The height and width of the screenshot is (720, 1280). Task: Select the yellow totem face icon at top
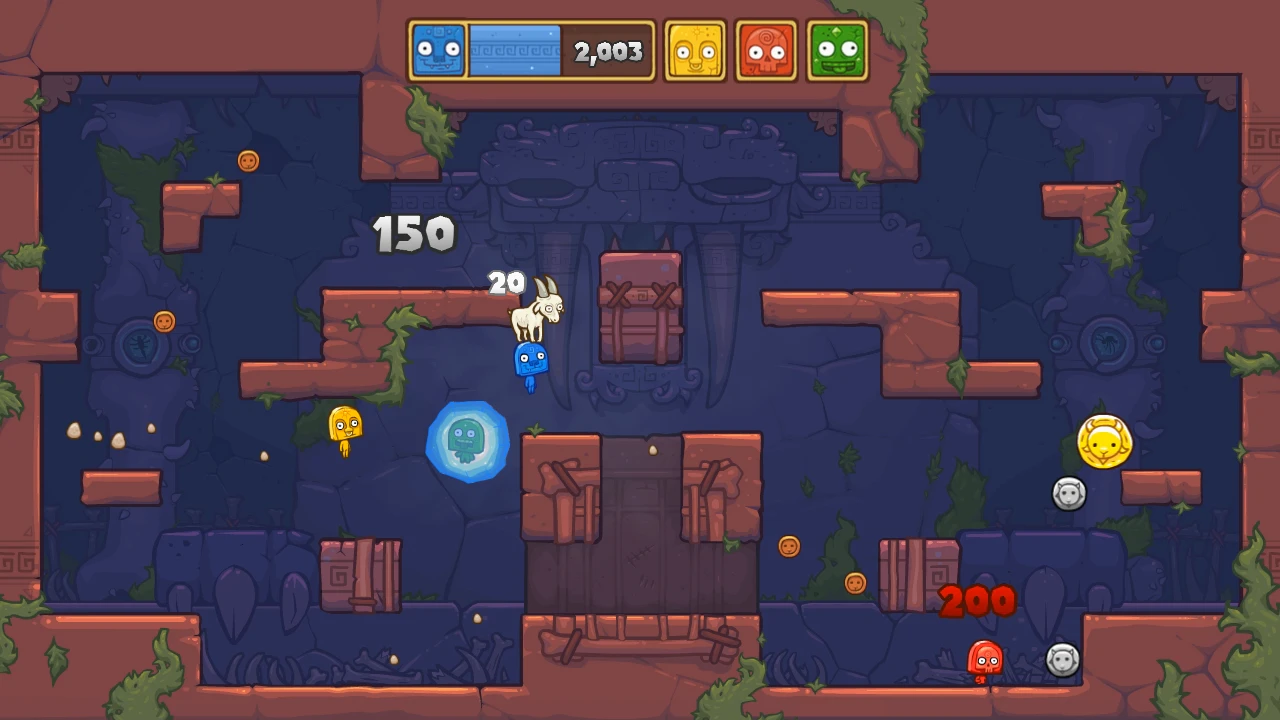click(694, 49)
